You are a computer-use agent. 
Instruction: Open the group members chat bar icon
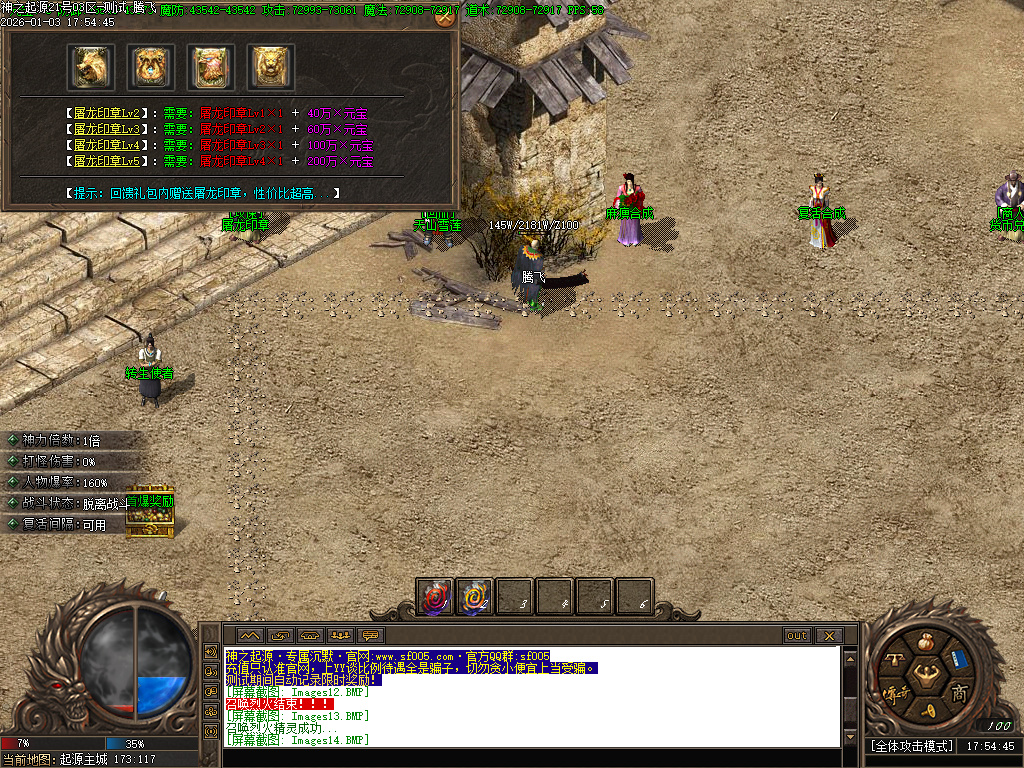(340, 636)
